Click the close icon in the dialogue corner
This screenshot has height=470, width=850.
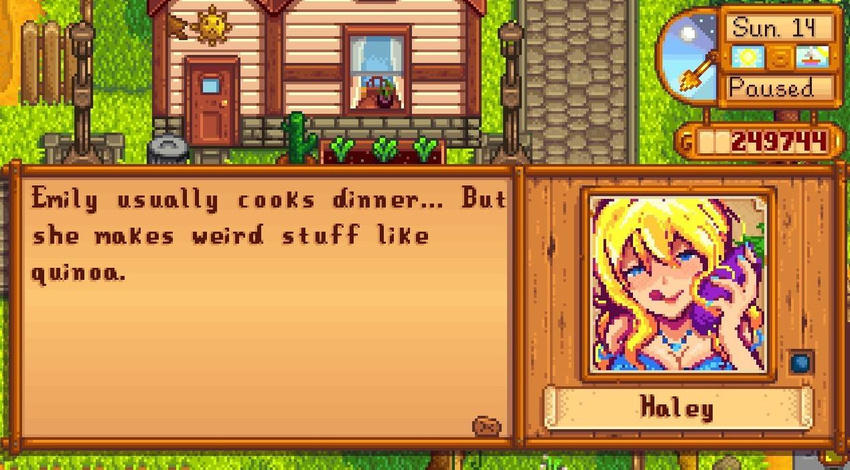(486, 426)
